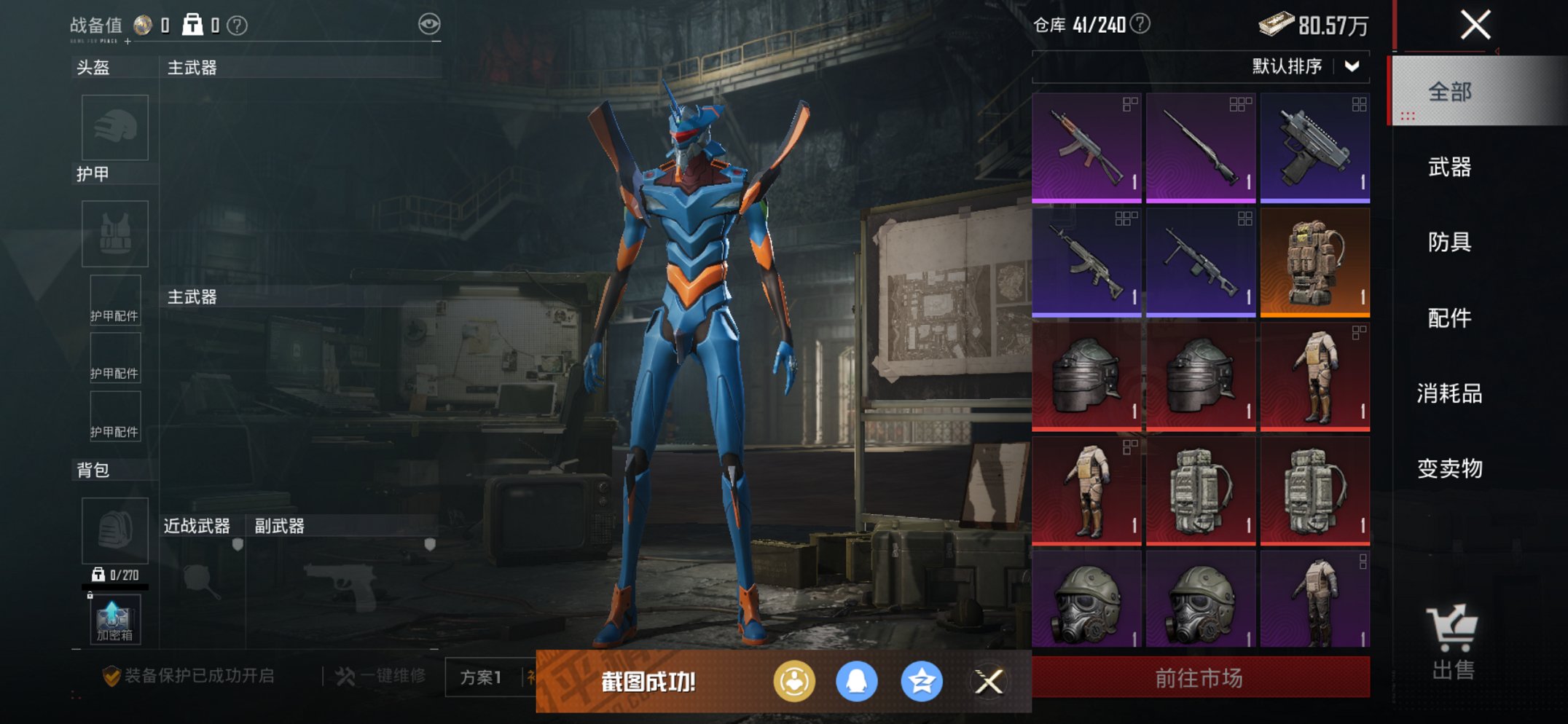Select loadout 方案1
This screenshot has height=724, width=1568.
click(x=481, y=677)
